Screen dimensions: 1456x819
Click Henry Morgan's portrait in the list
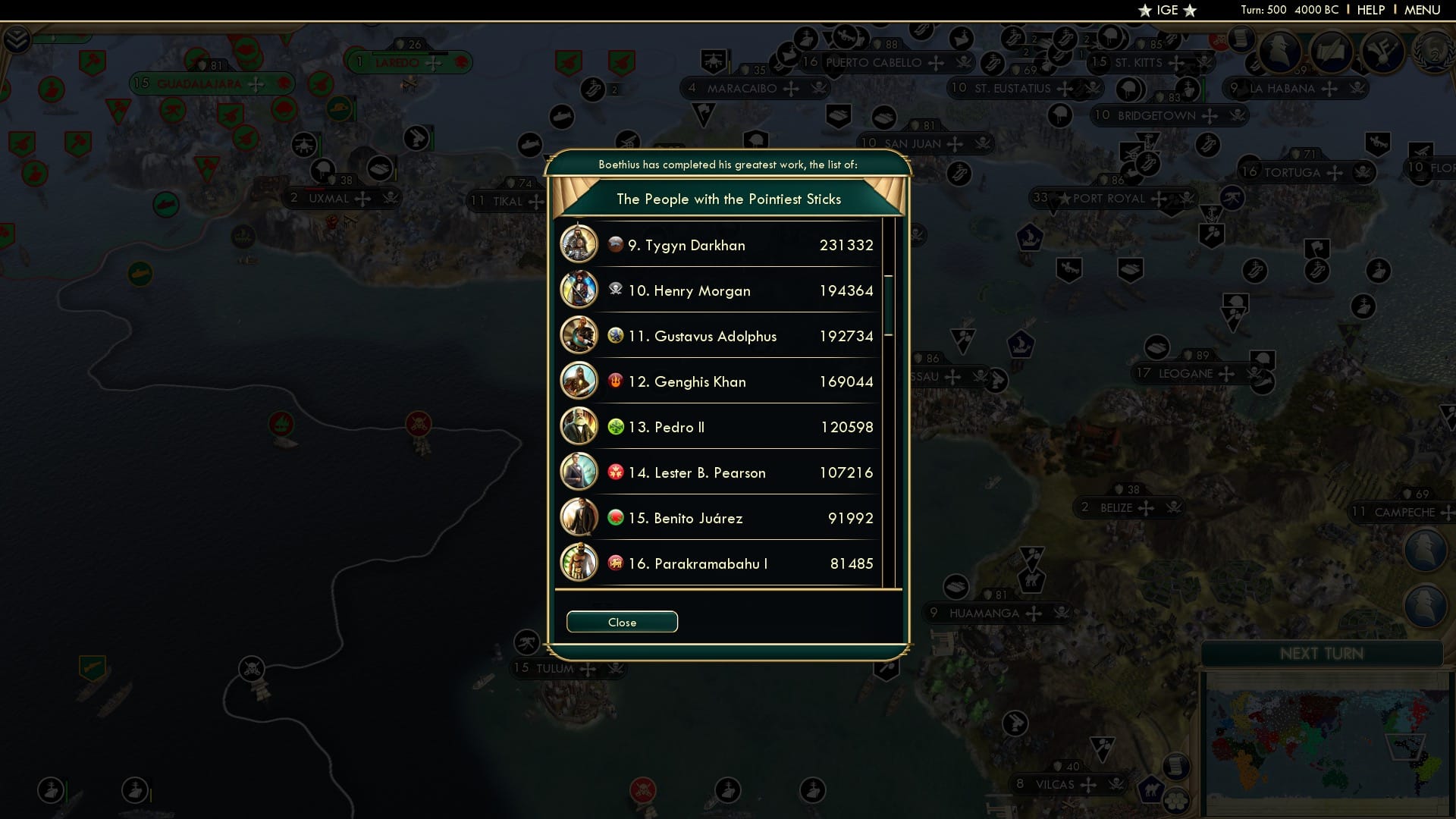coord(579,290)
